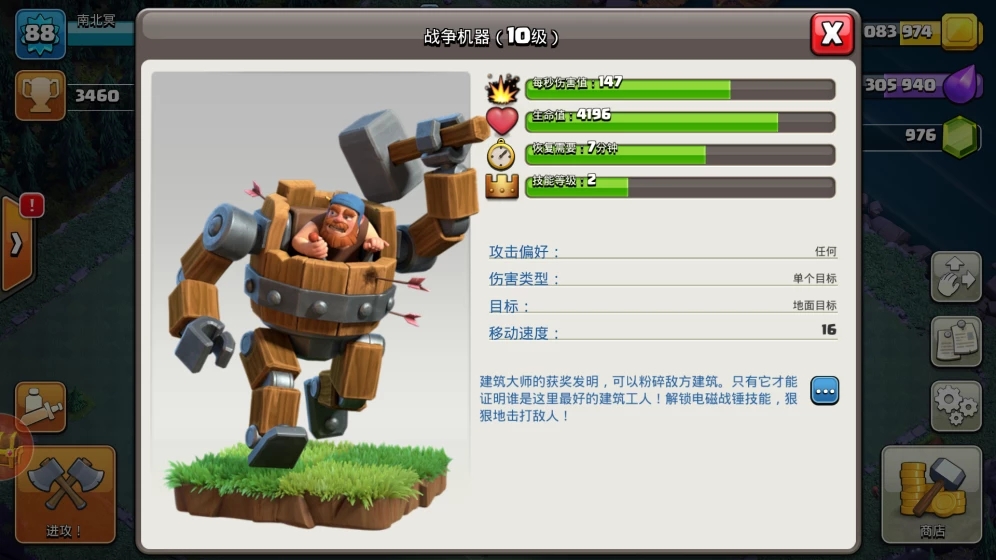Tap the gold storage icon
This screenshot has height=560, width=996.
coord(960,32)
